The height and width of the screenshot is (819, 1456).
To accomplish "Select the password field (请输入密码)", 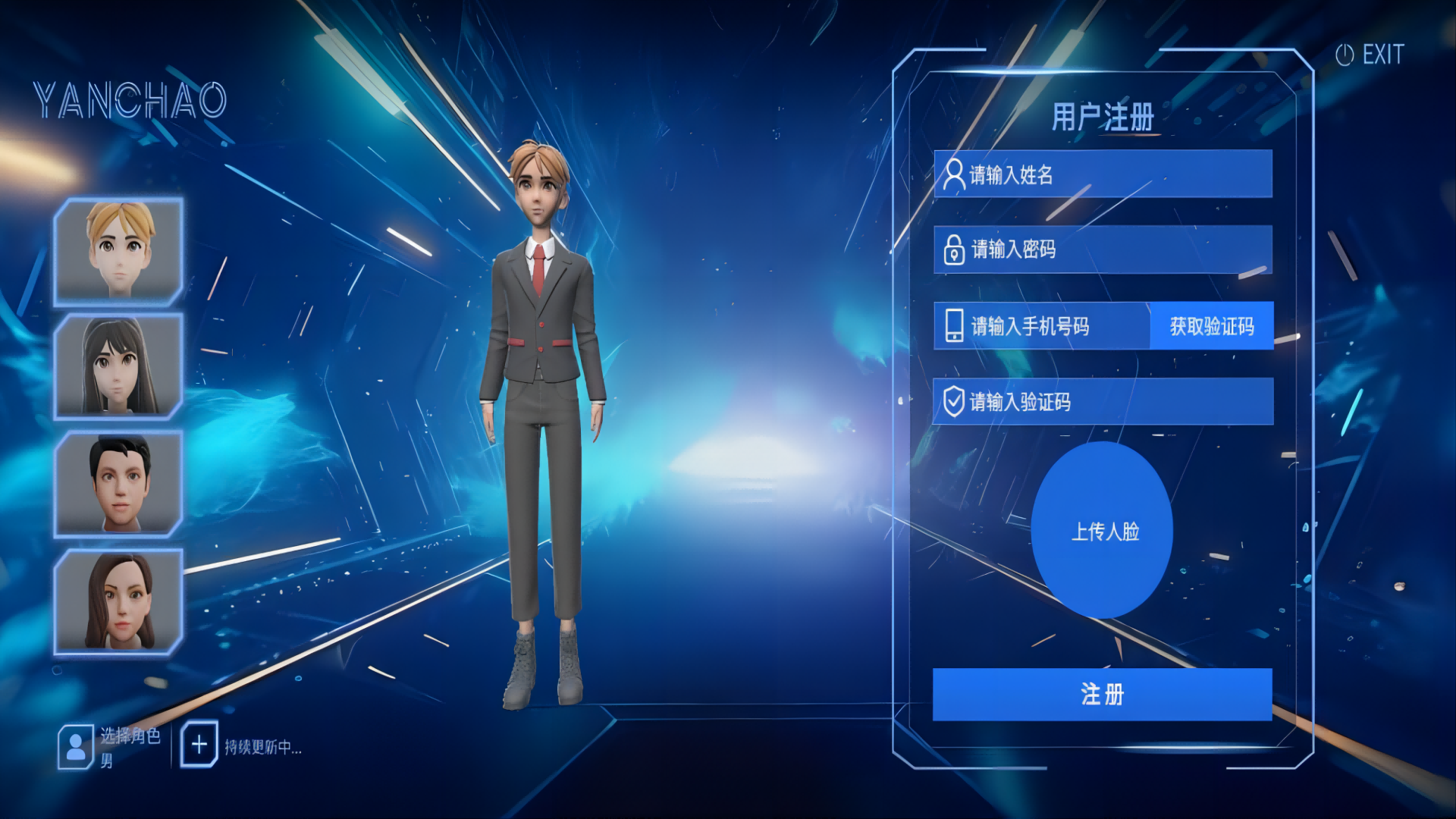I will click(x=1103, y=249).
